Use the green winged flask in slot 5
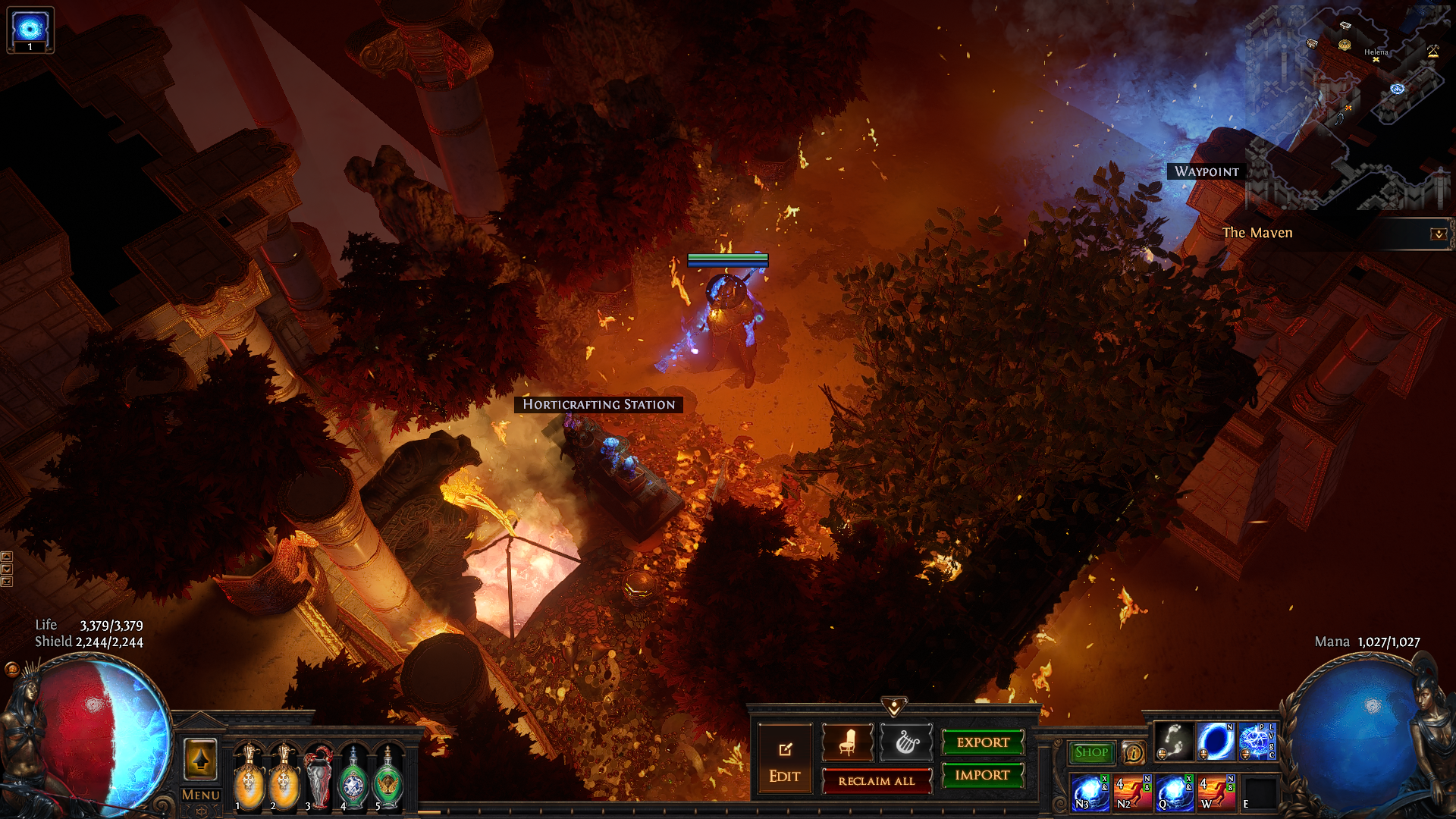Screen dimensions: 1456x819 388,779
